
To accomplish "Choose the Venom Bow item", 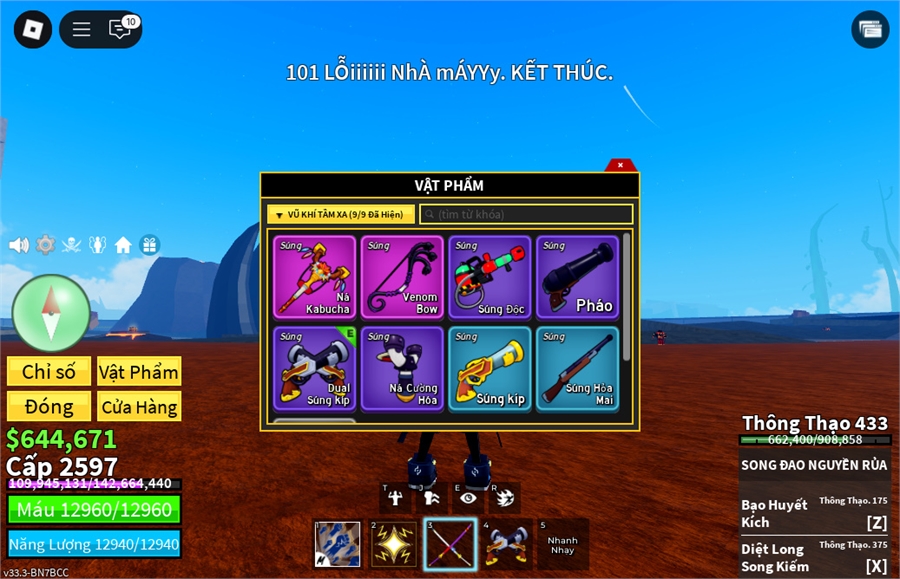I will click(402, 277).
